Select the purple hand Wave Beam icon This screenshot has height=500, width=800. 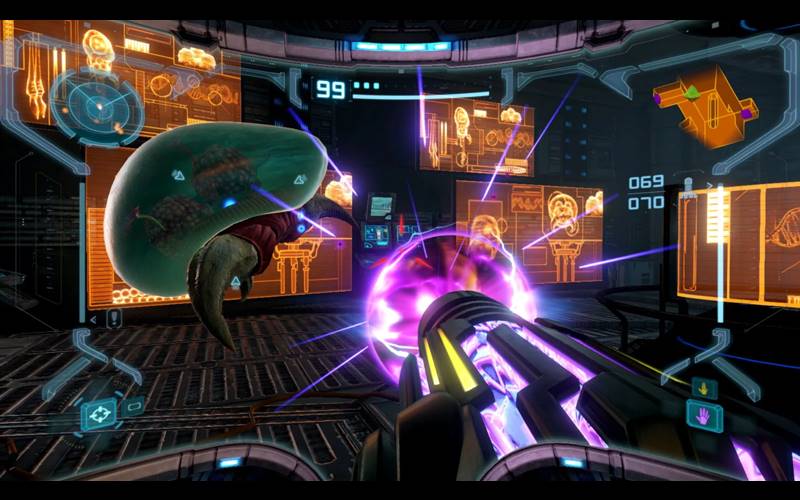click(702, 414)
